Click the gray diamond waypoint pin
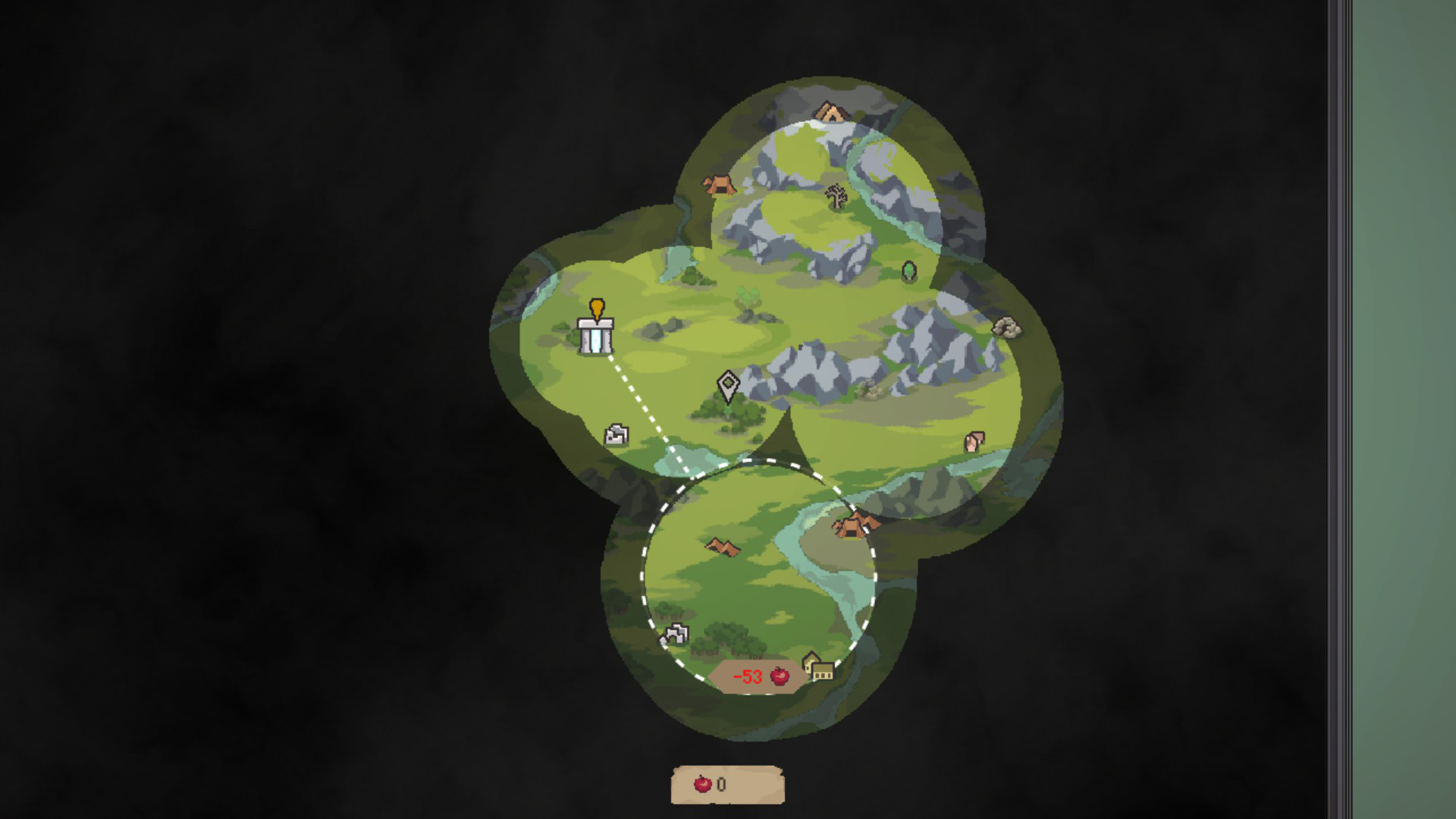 tap(728, 385)
